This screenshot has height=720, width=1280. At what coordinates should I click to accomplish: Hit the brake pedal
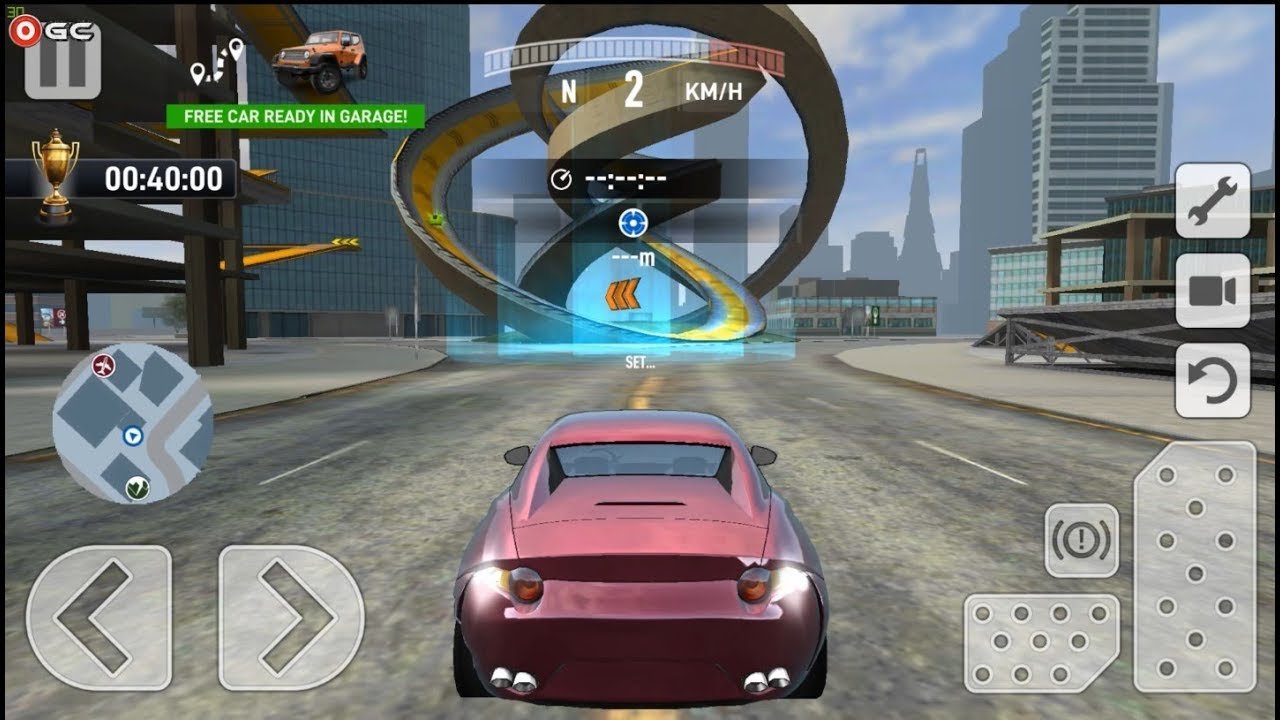[1041, 642]
